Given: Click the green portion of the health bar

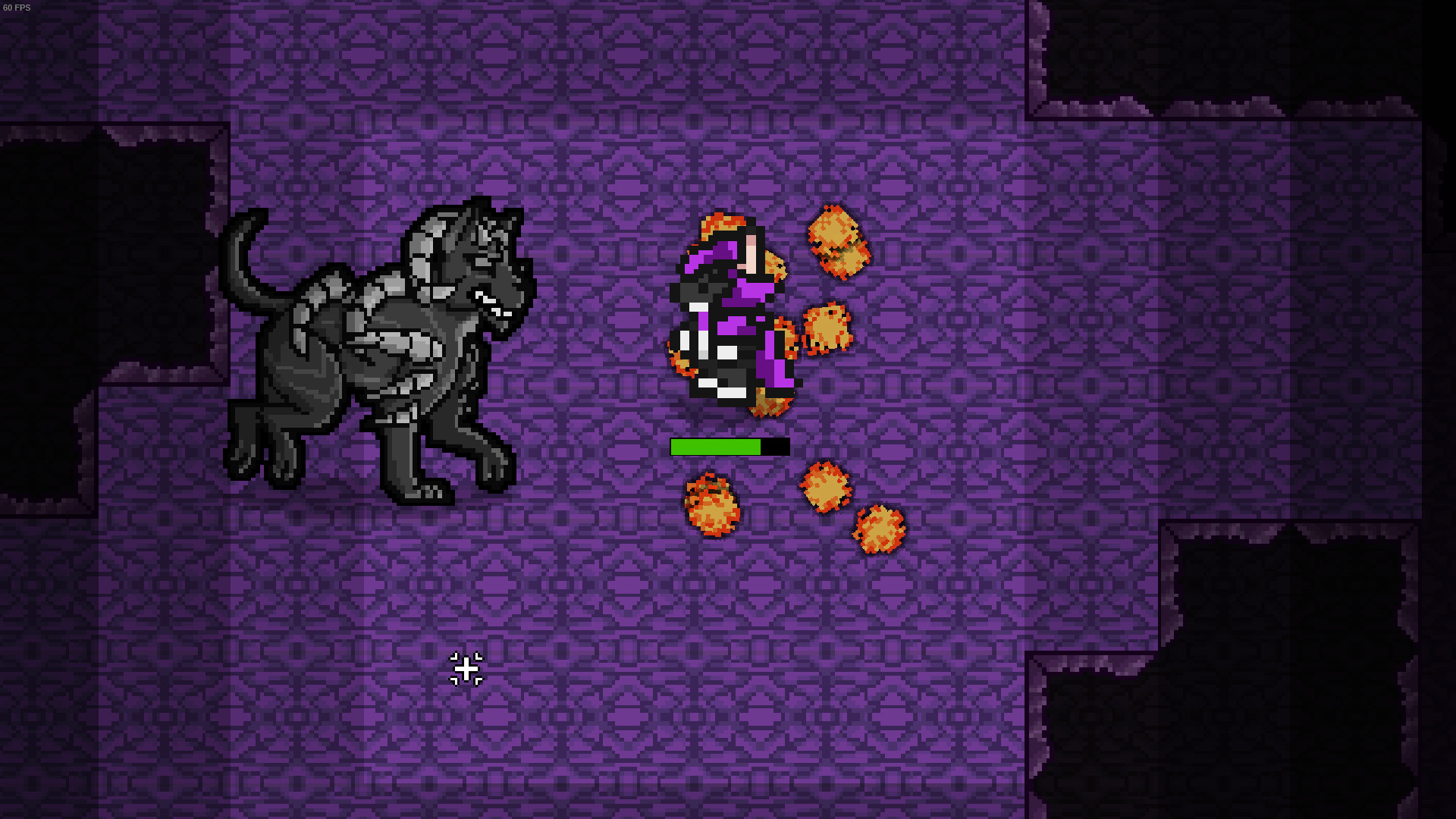Looking at the screenshot, I should point(713,447).
